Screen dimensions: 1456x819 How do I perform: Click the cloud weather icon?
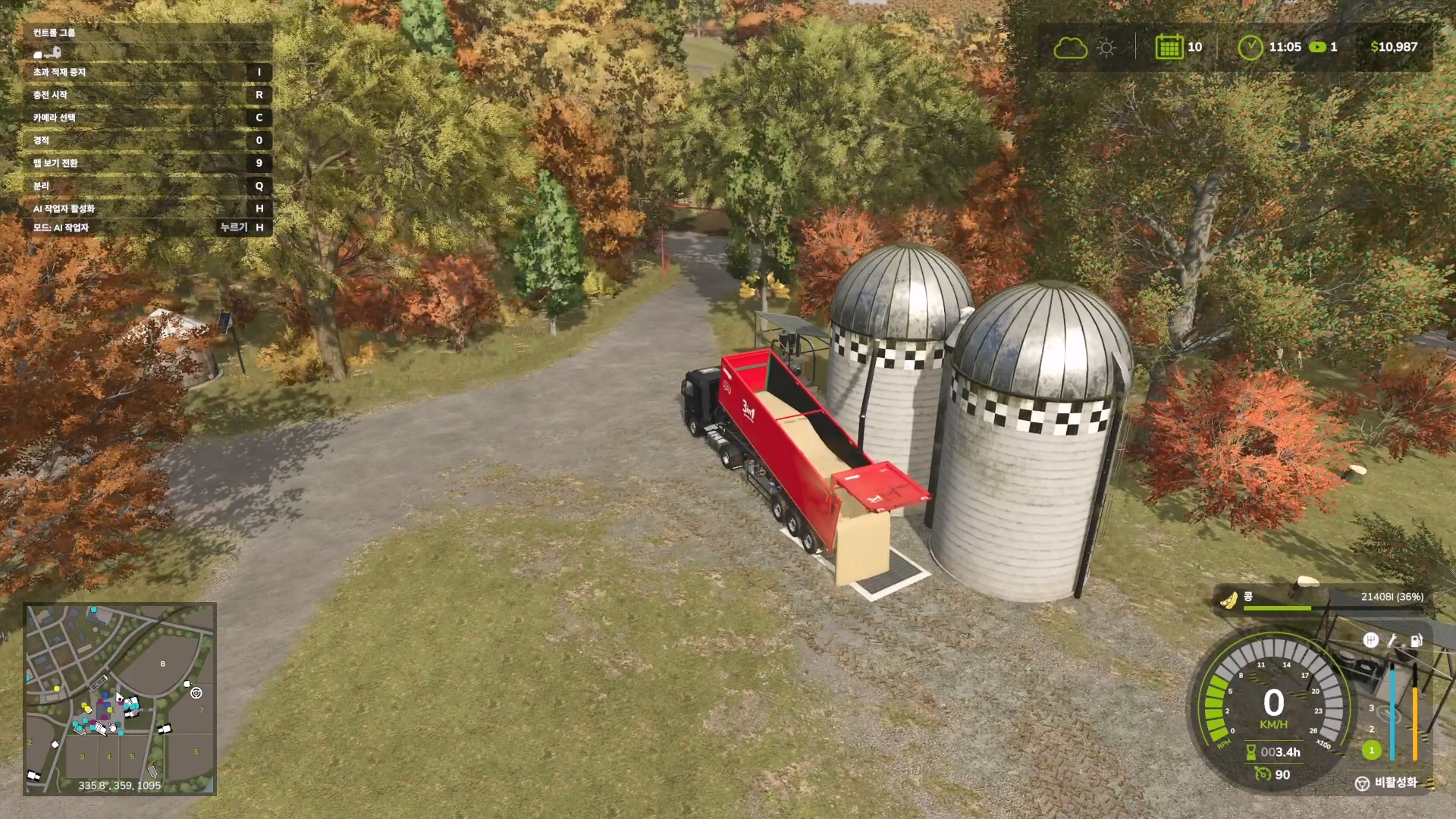coord(1070,48)
